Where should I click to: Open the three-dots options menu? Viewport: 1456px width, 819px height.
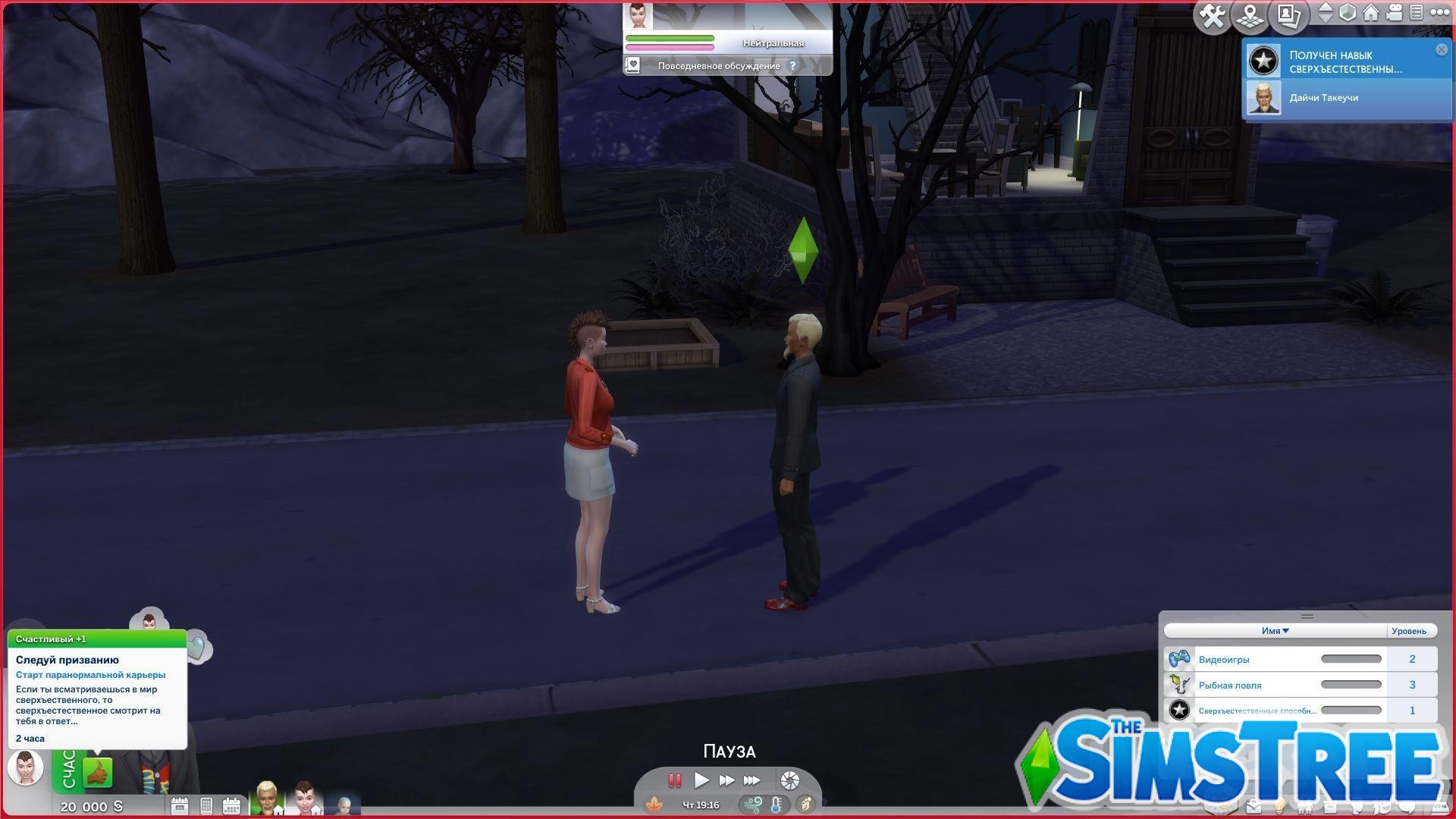pos(1439,13)
